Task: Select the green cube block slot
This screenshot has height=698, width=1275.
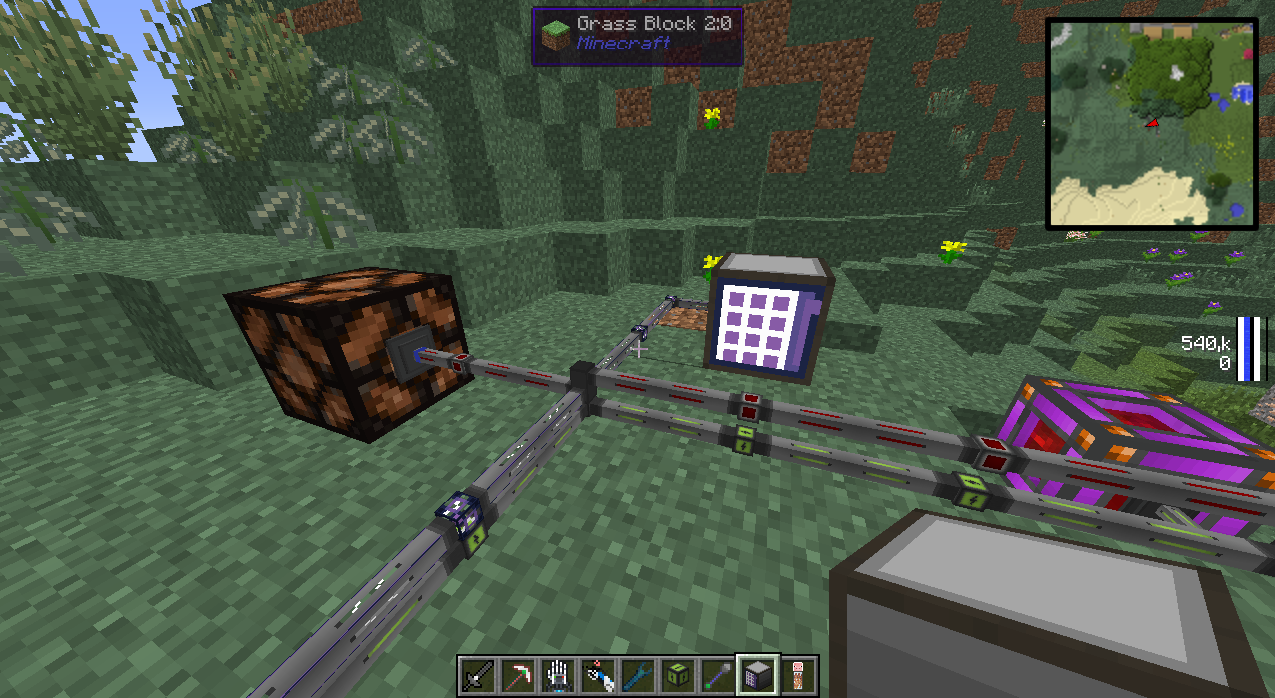Action: click(678, 676)
